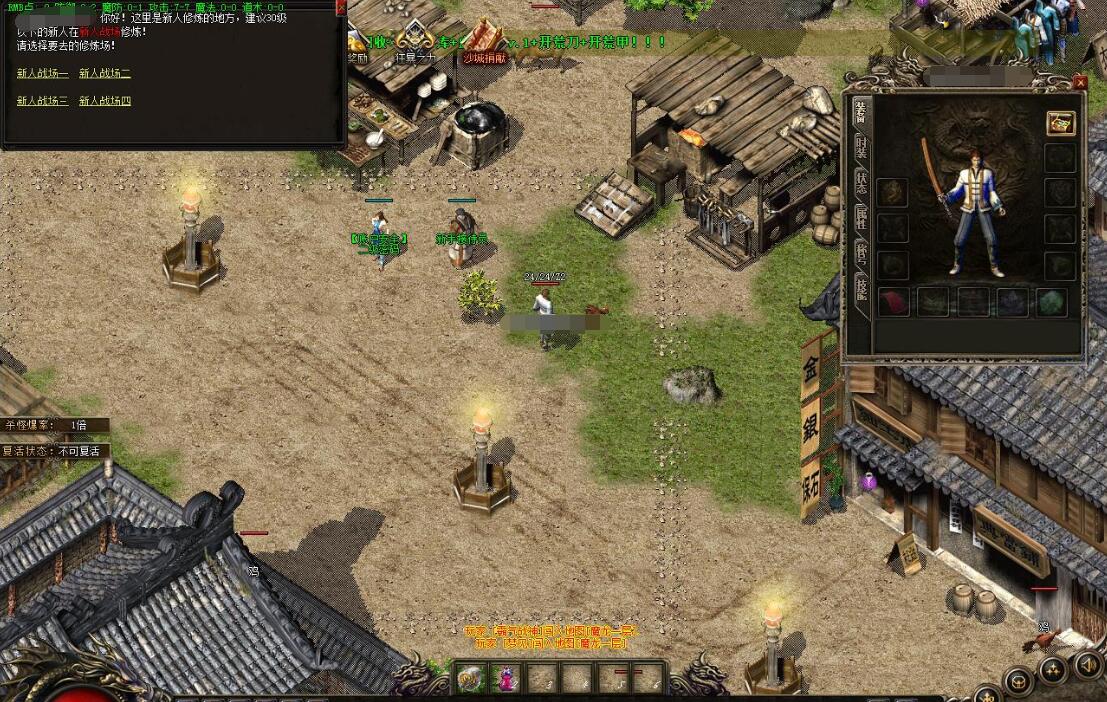Select the red gem equipment slot
Screen dimensions: 1107x702
[x=892, y=302]
